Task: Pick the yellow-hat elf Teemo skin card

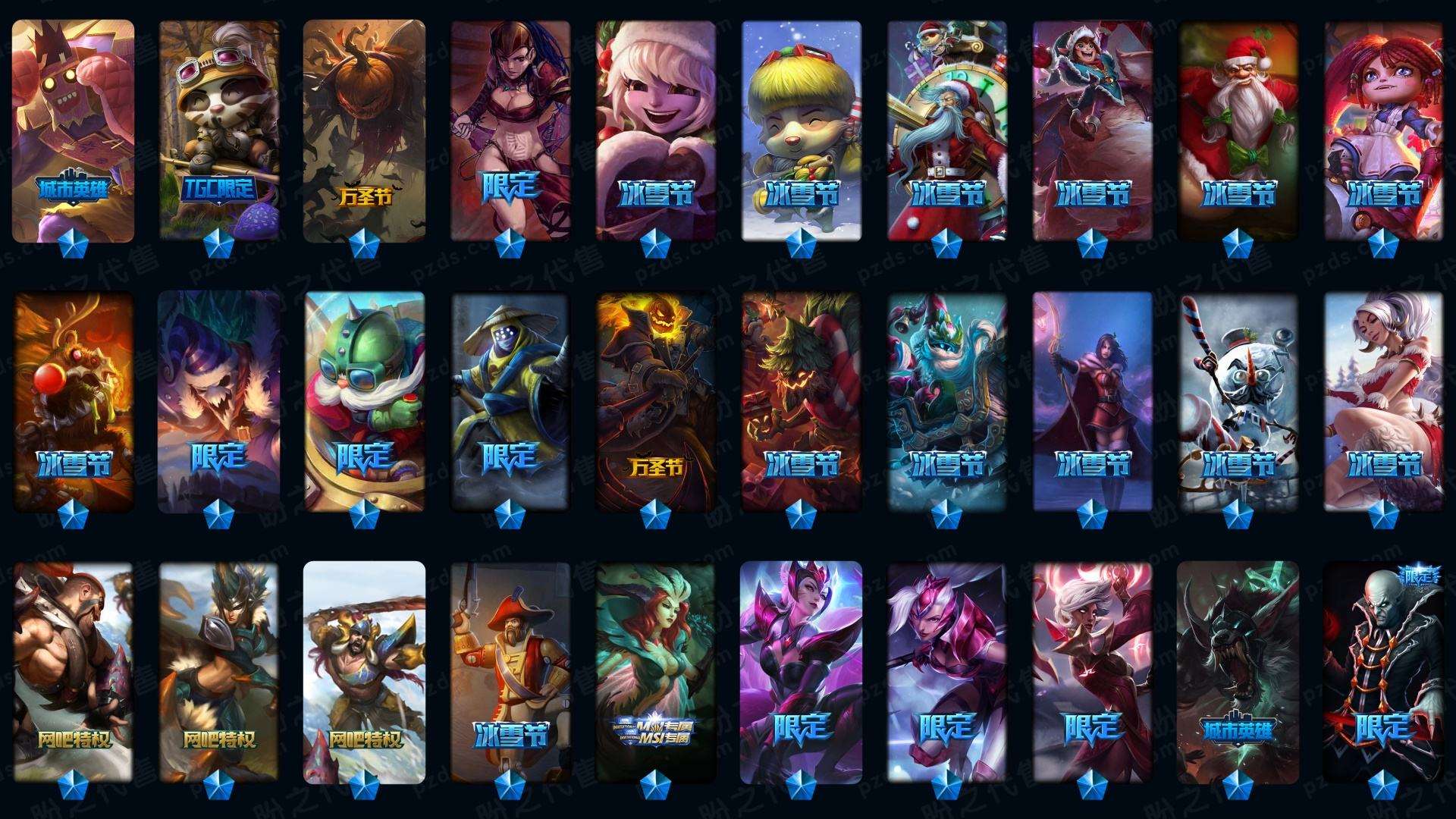Action: pyautogui.click(x=802, y=129)
